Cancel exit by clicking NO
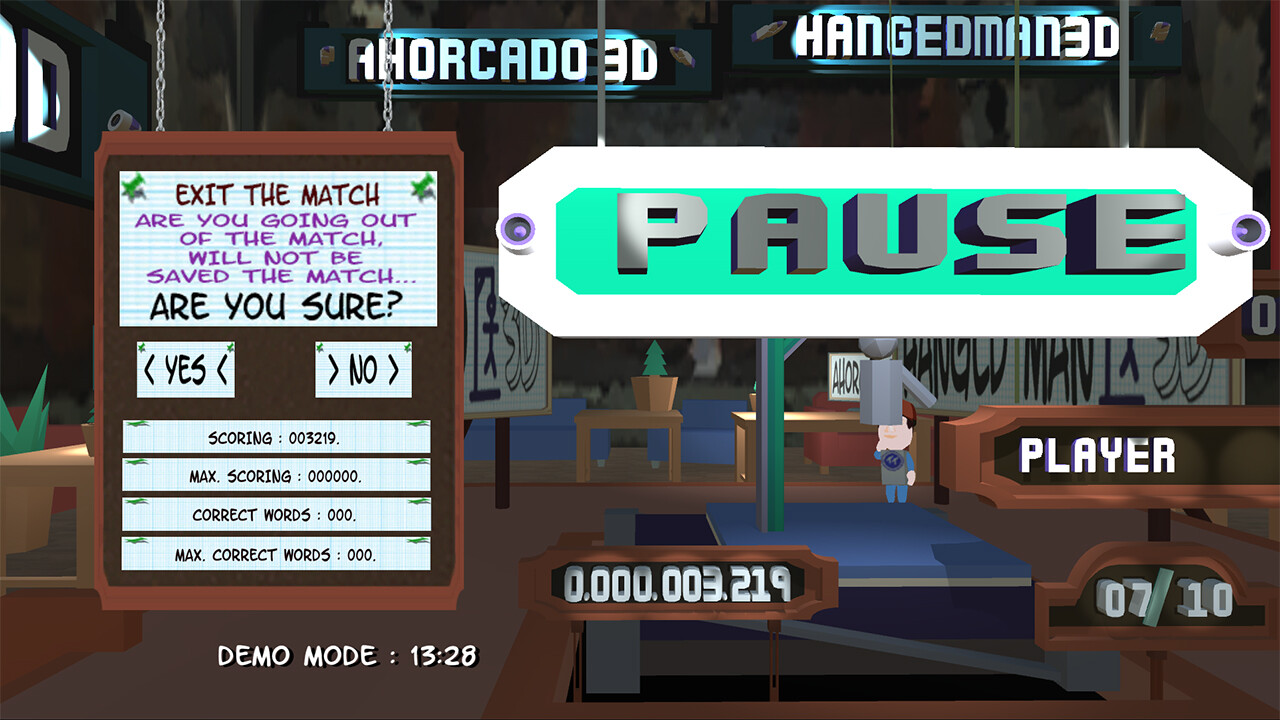1280x720 pixels. 363,368
